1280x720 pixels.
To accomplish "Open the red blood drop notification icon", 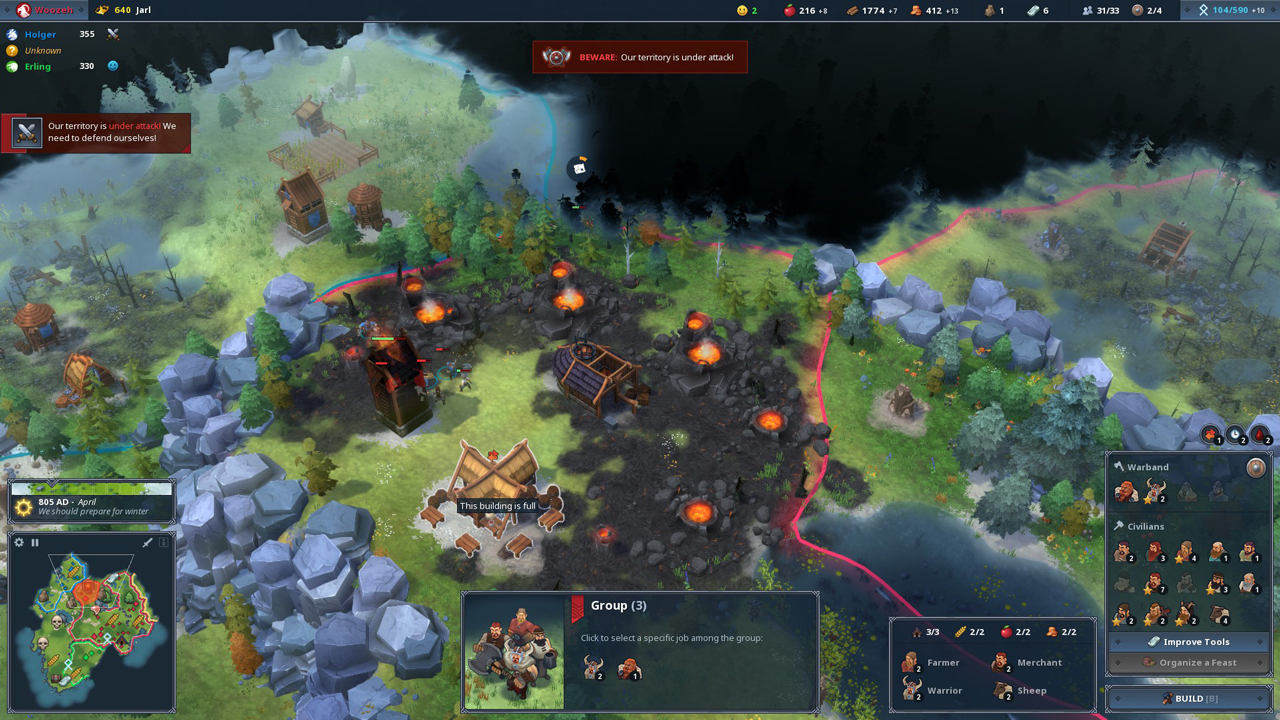I will point(1261,435).
